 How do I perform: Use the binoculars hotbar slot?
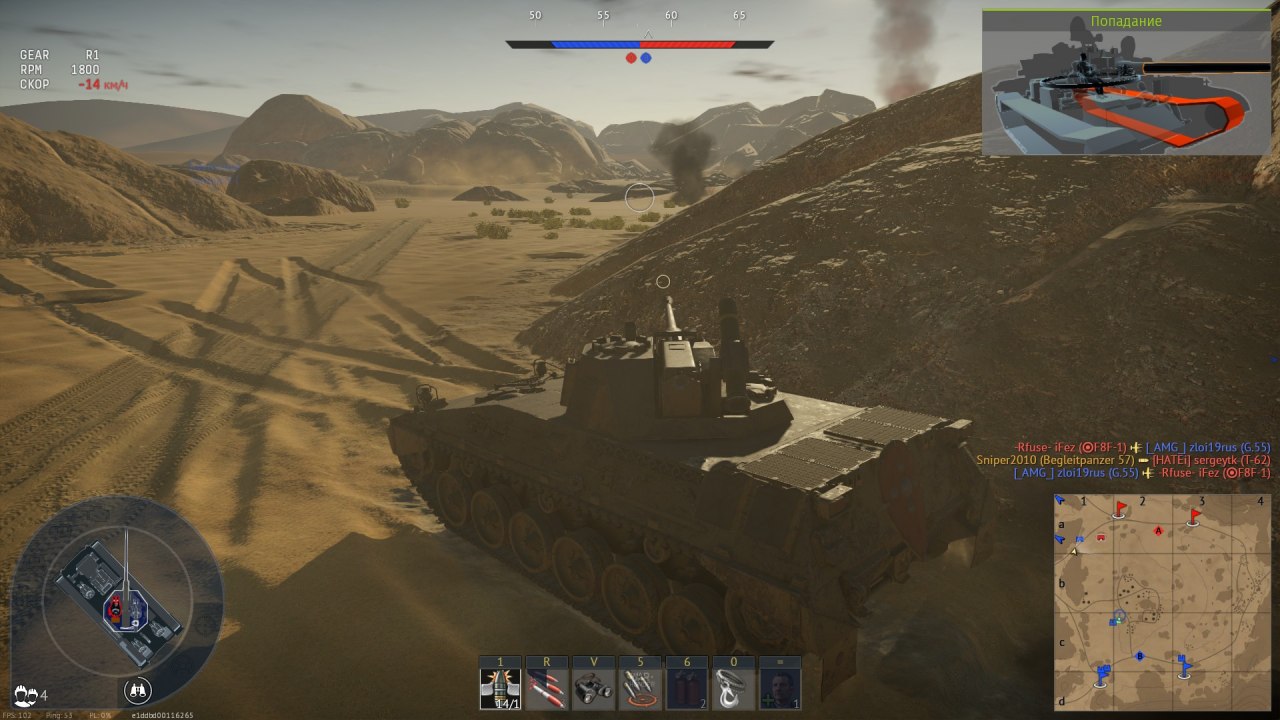594,689
